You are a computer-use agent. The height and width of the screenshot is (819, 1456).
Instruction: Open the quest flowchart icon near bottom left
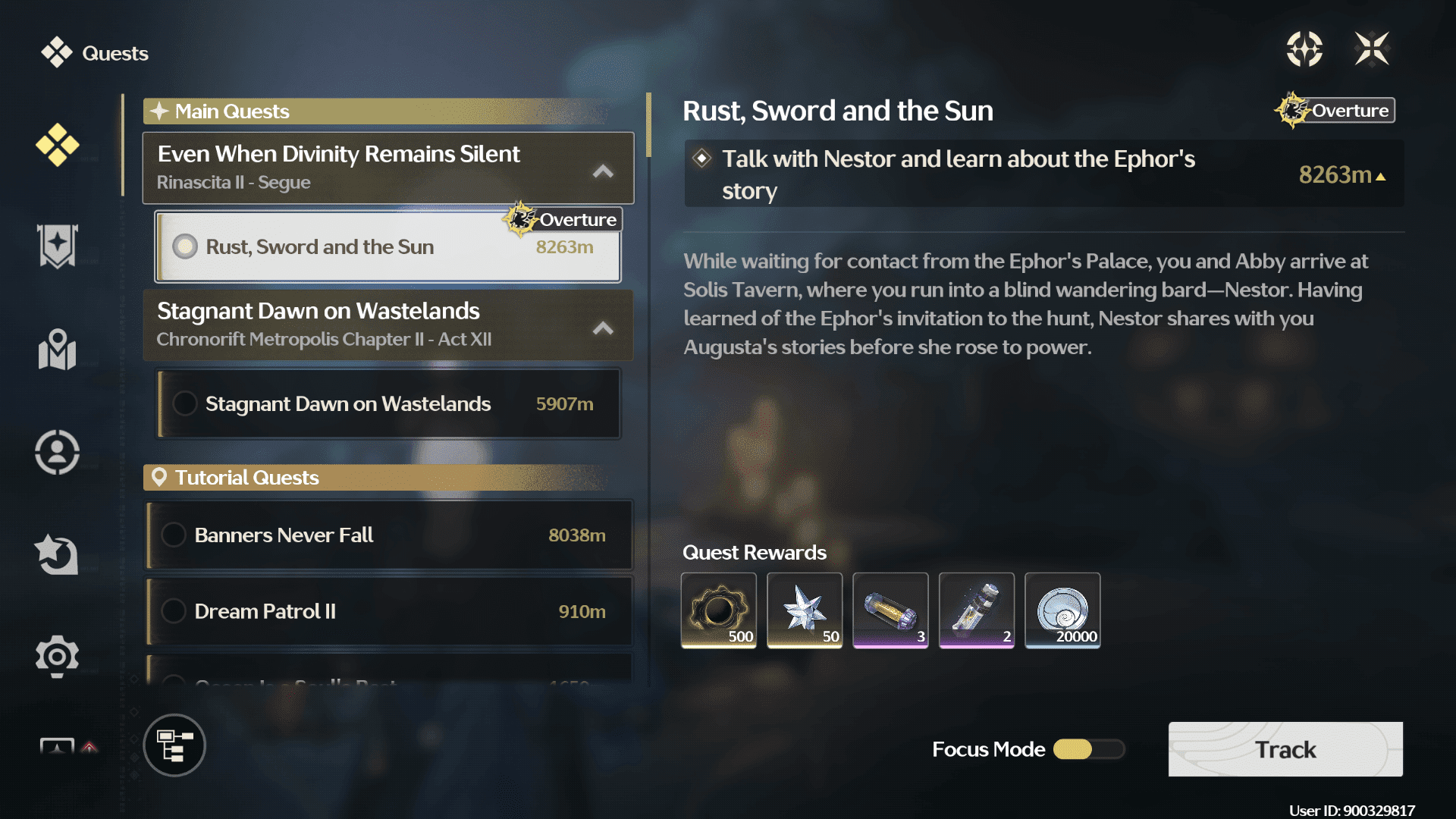click(174, 745)
